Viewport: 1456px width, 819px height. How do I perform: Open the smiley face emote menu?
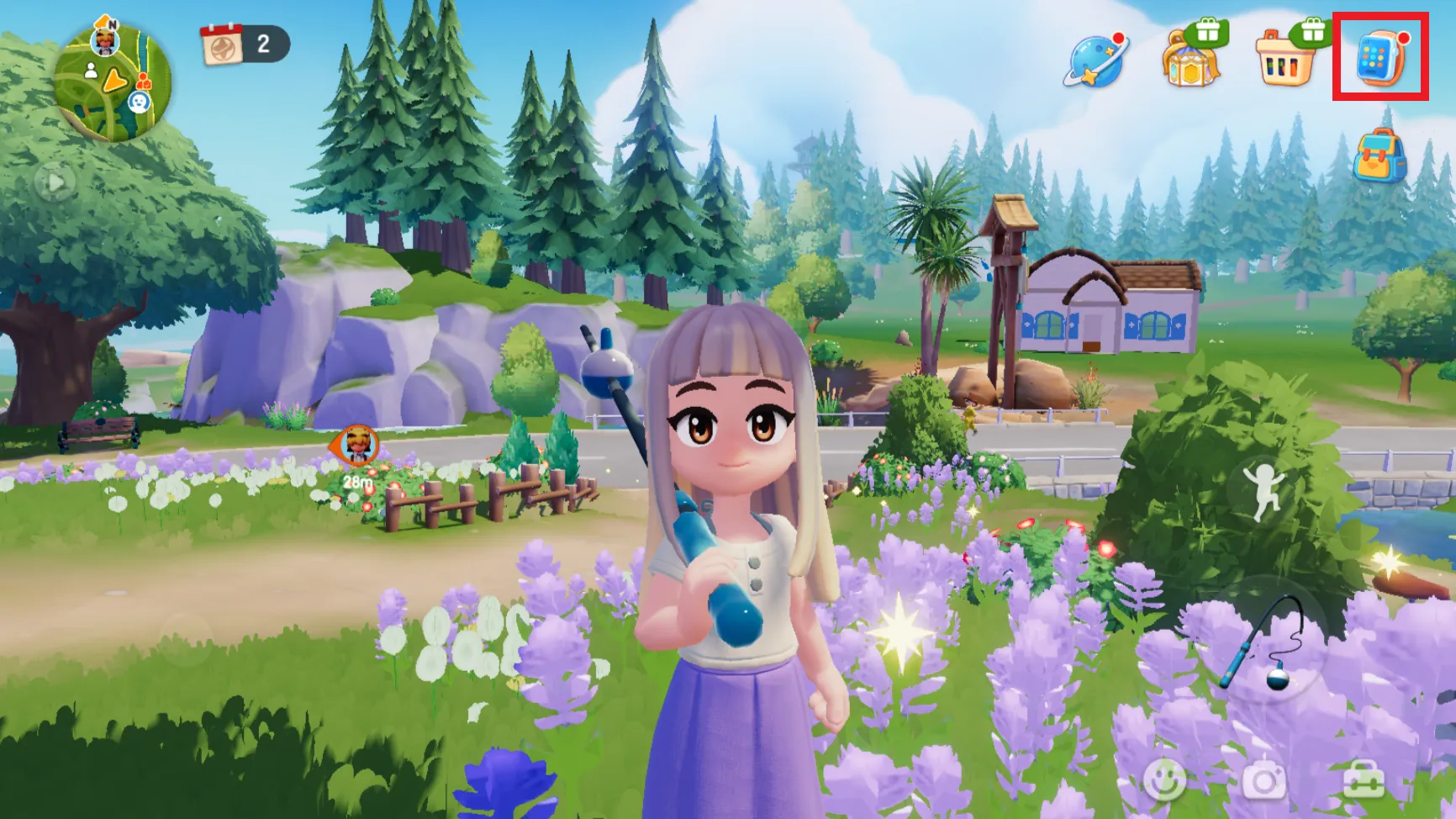click(x=1164, y=780)
